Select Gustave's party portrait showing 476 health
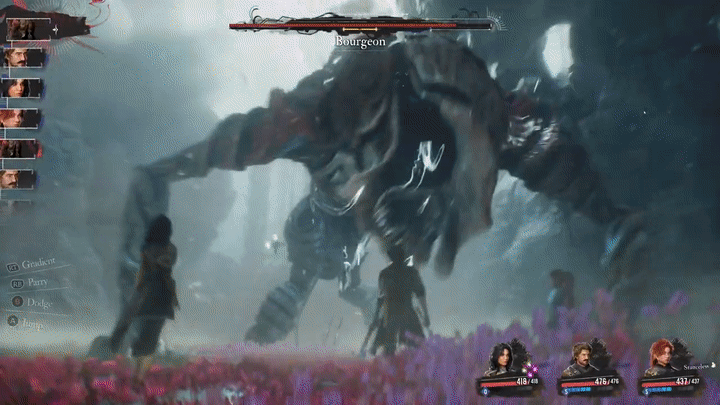 point(584,360)
